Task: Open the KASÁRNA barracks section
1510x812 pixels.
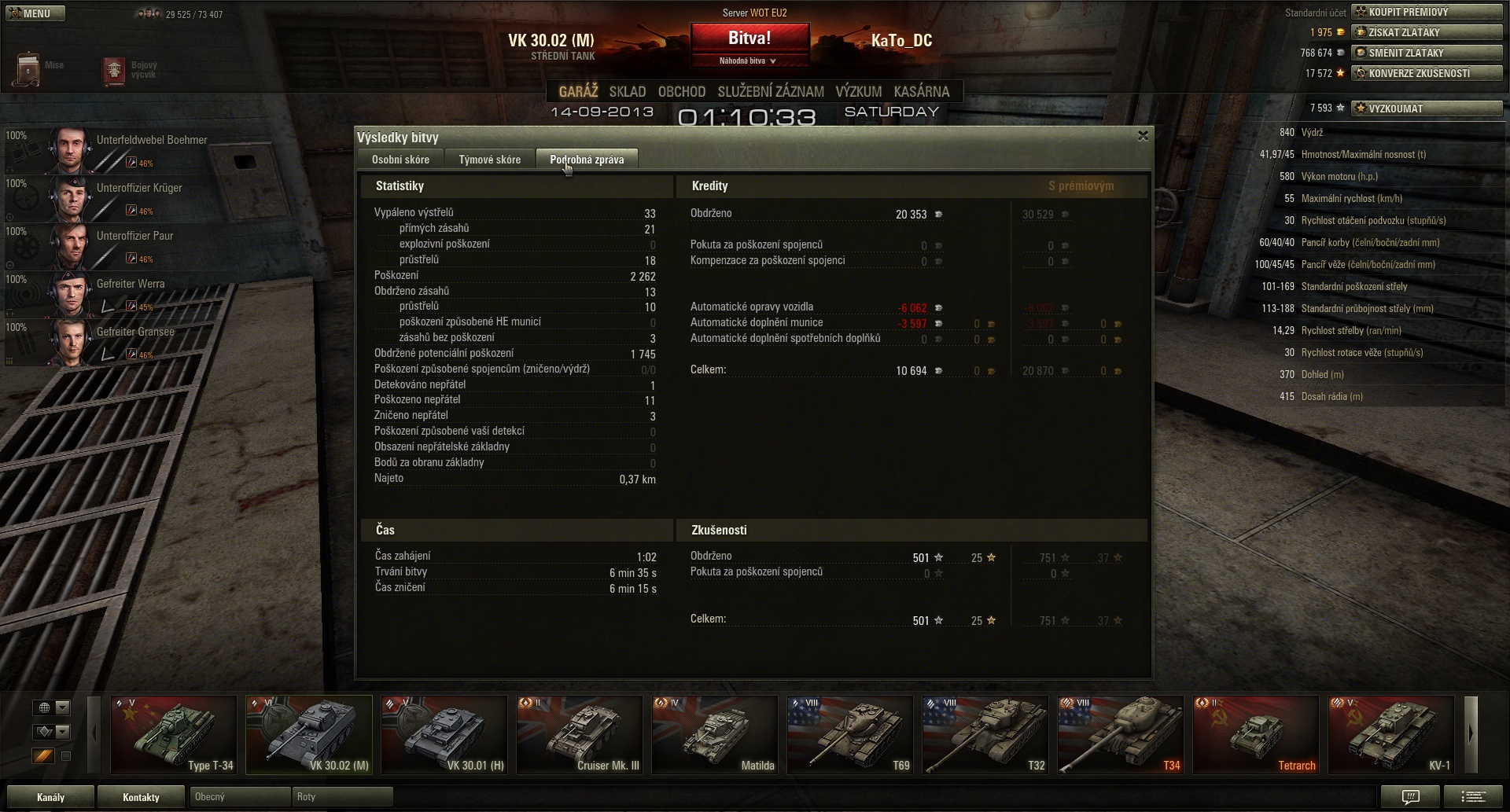Action: (921, 92)
